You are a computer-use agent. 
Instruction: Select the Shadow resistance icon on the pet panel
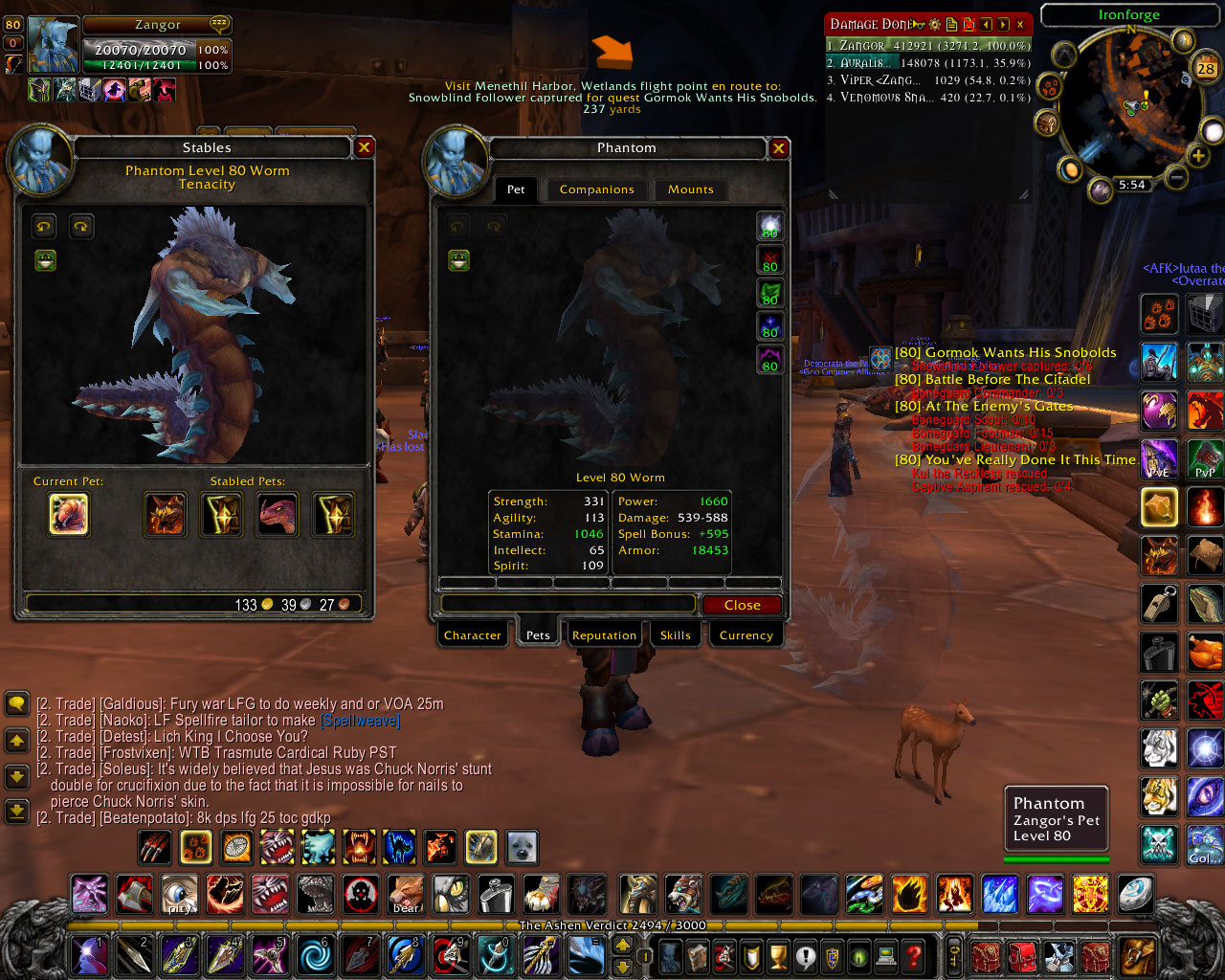(770, 361)
